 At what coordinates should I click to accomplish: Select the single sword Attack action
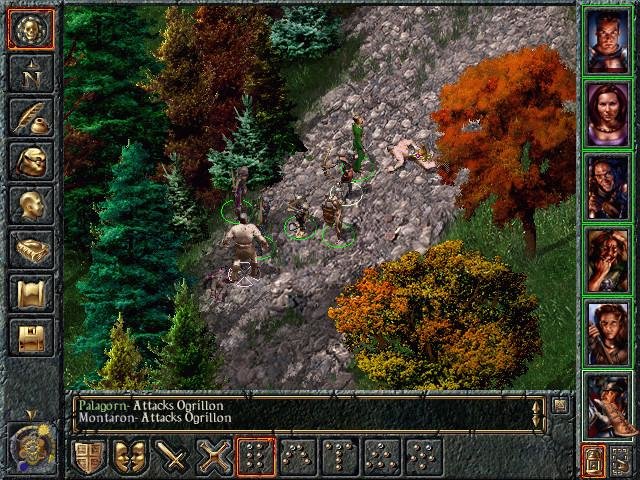[x=172, y=457]
